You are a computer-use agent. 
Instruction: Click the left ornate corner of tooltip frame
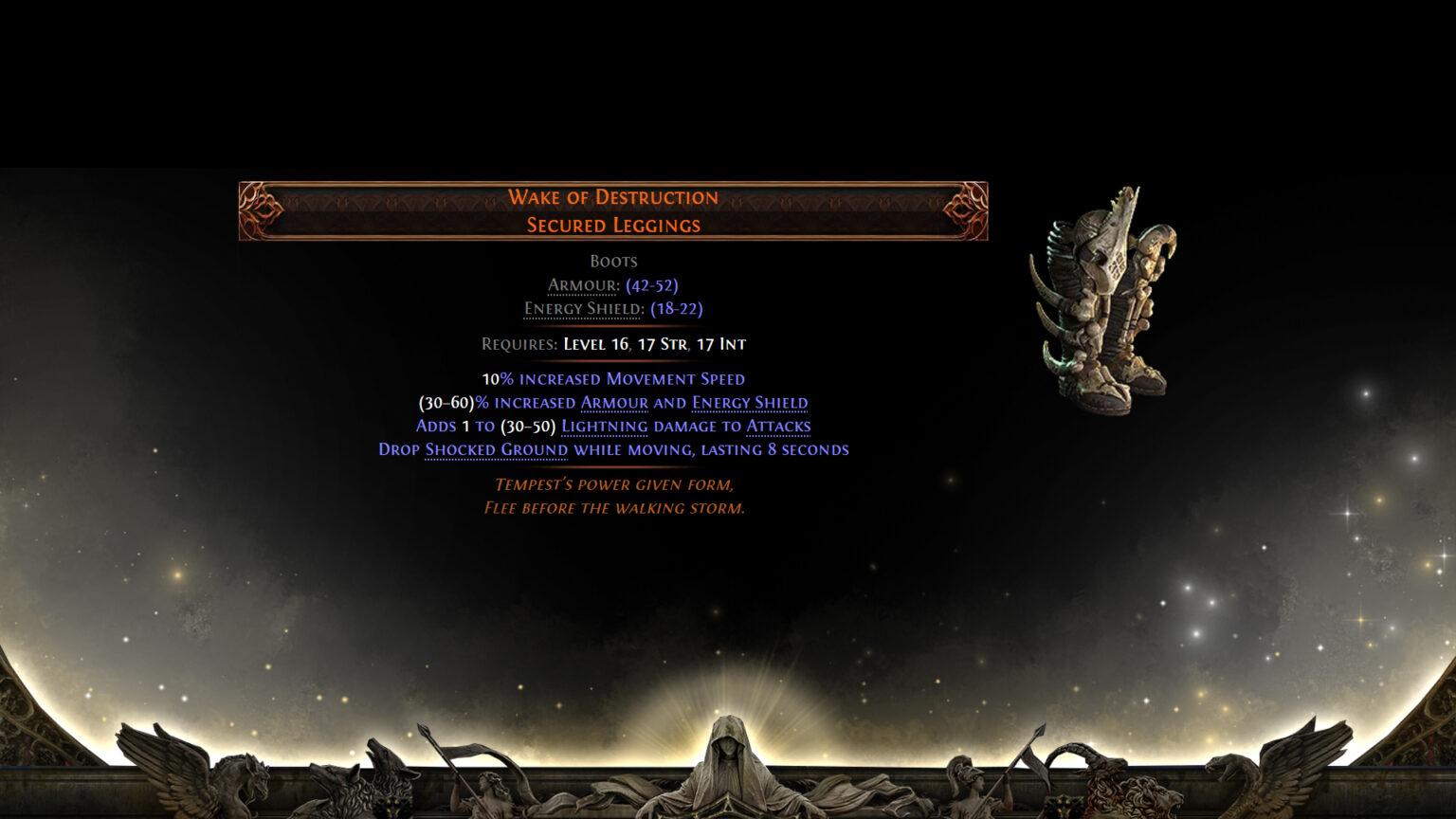pos(256,210)
